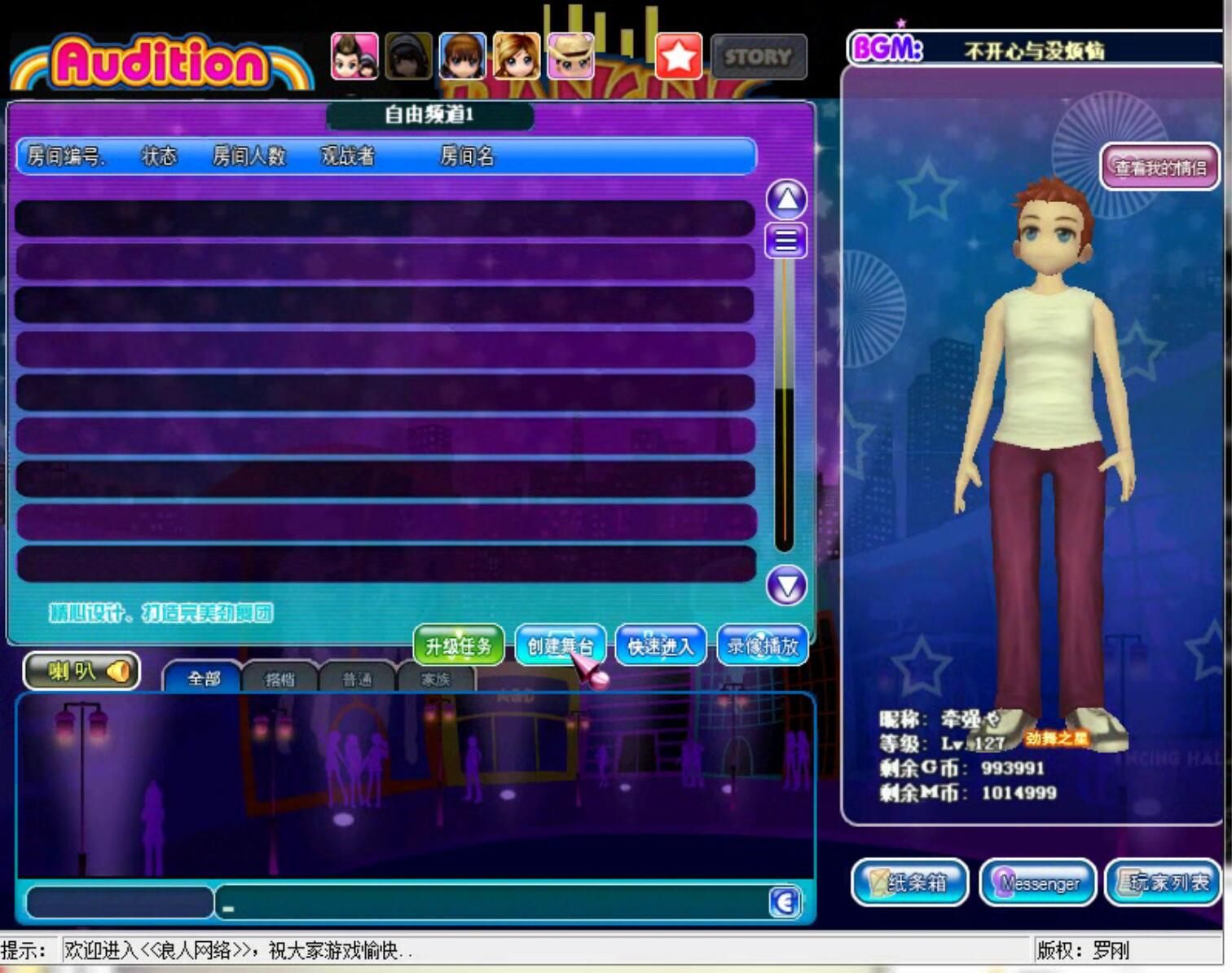Switch to the 搭档 chat tab
The image size is (1232, 973).
click(279, 679)
